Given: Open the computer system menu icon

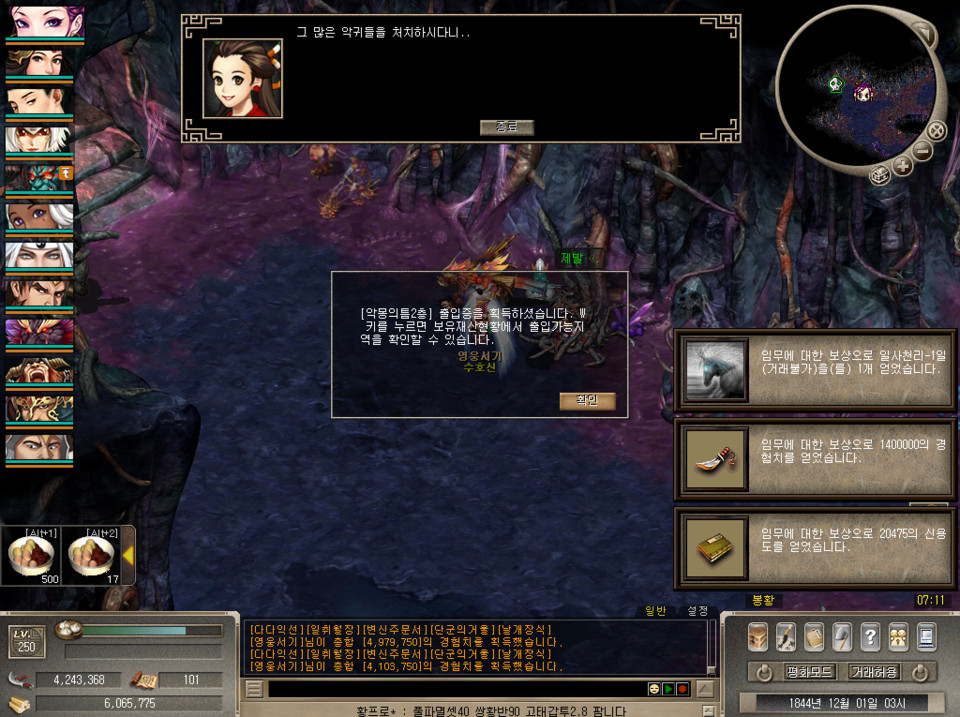Looking at the screenshot, I should click(926, 637).
